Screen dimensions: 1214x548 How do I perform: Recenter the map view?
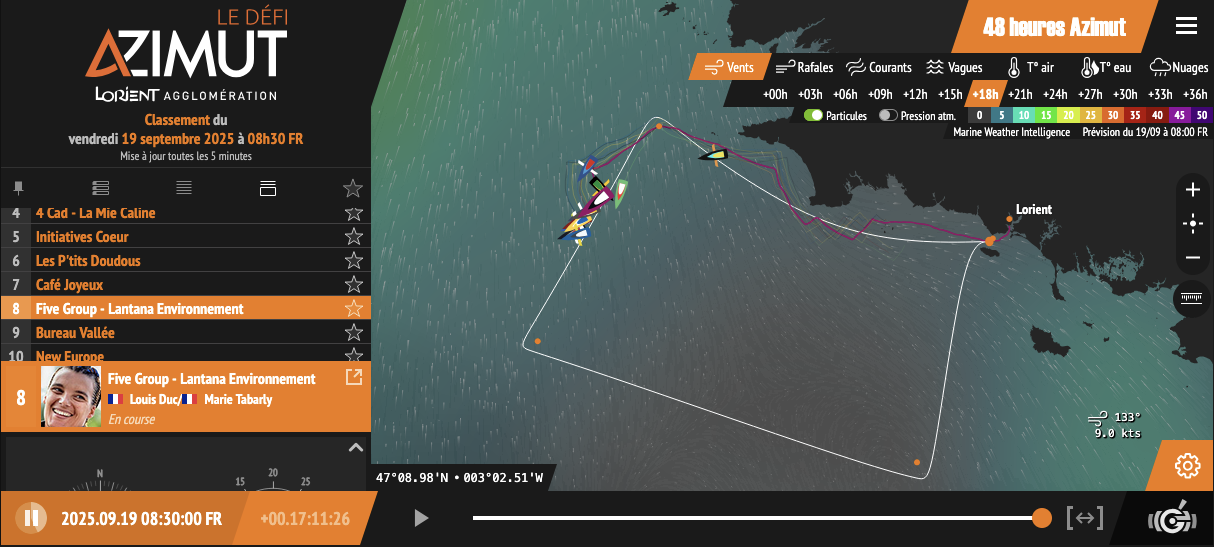(1192, 224)
